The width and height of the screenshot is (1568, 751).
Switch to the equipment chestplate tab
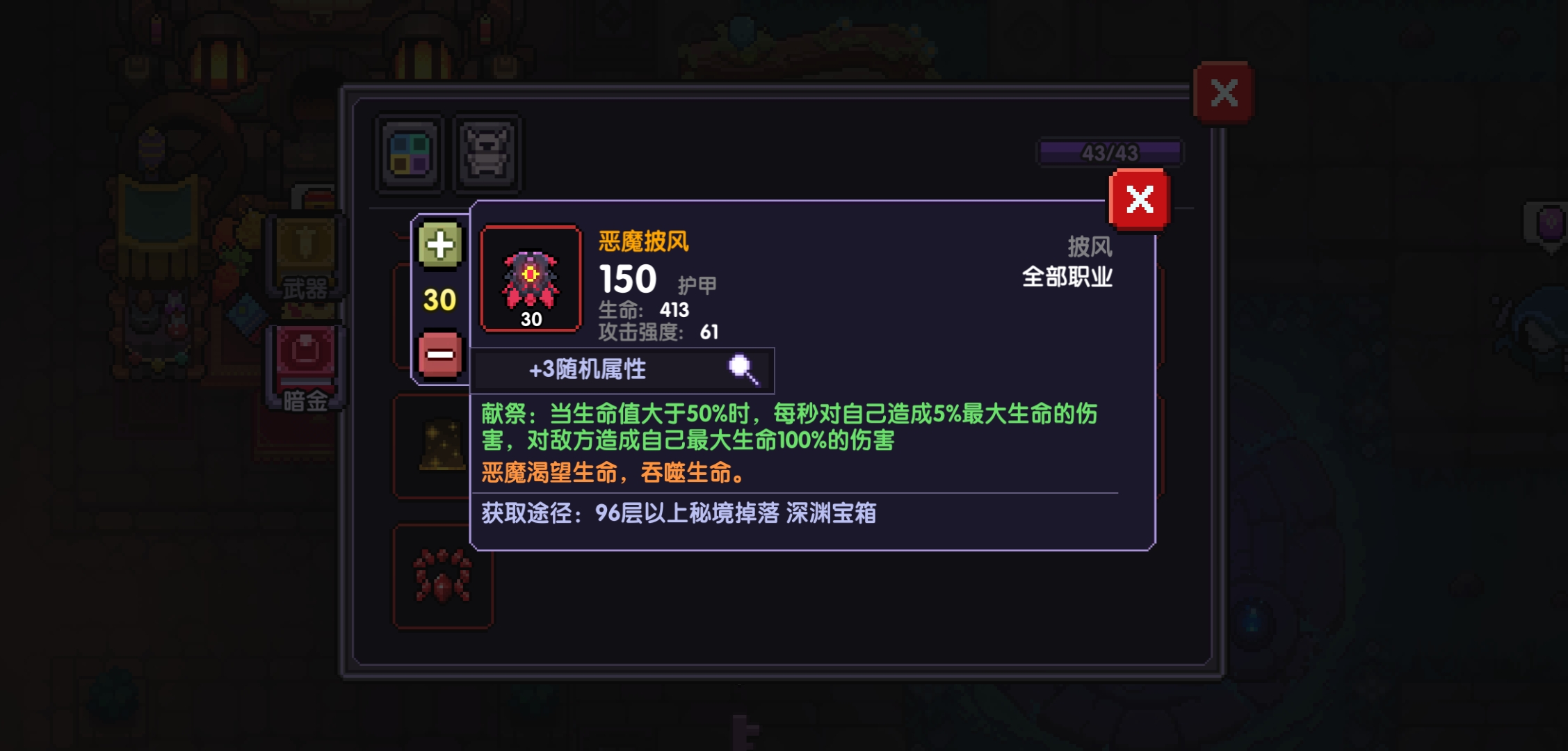coord(487,154)
